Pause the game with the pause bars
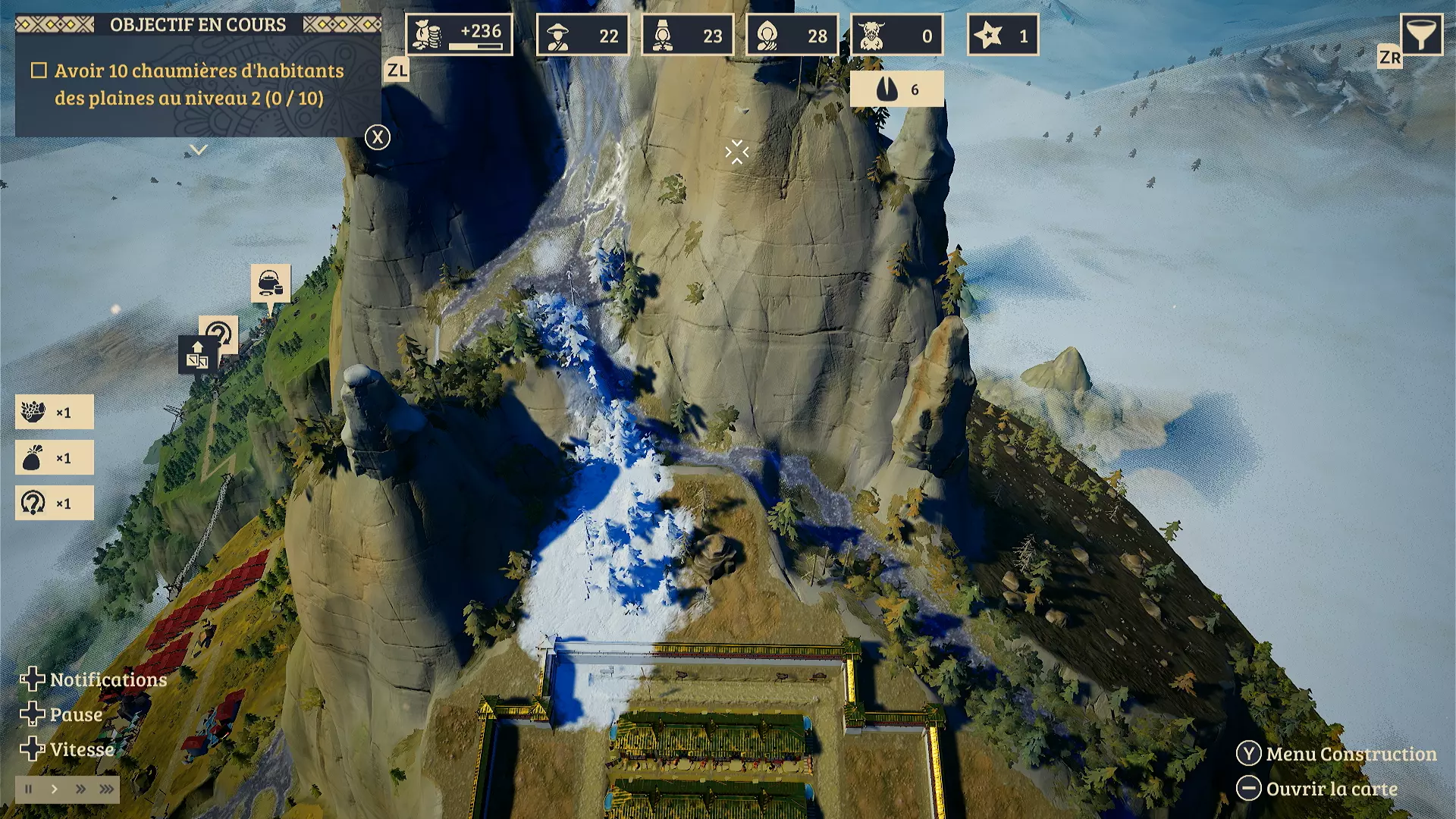This screenshot has width=1456, height=819. [29, 789]
